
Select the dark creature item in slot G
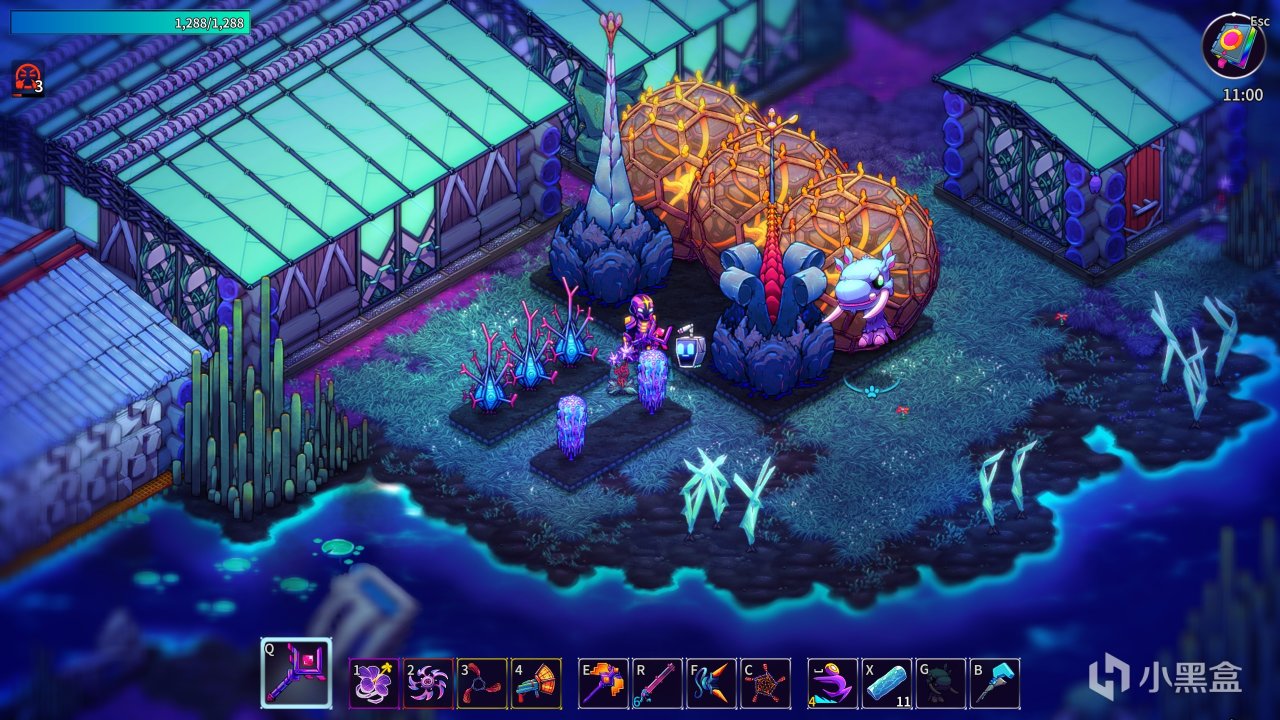pyautogui.click(x=941, y=683)
